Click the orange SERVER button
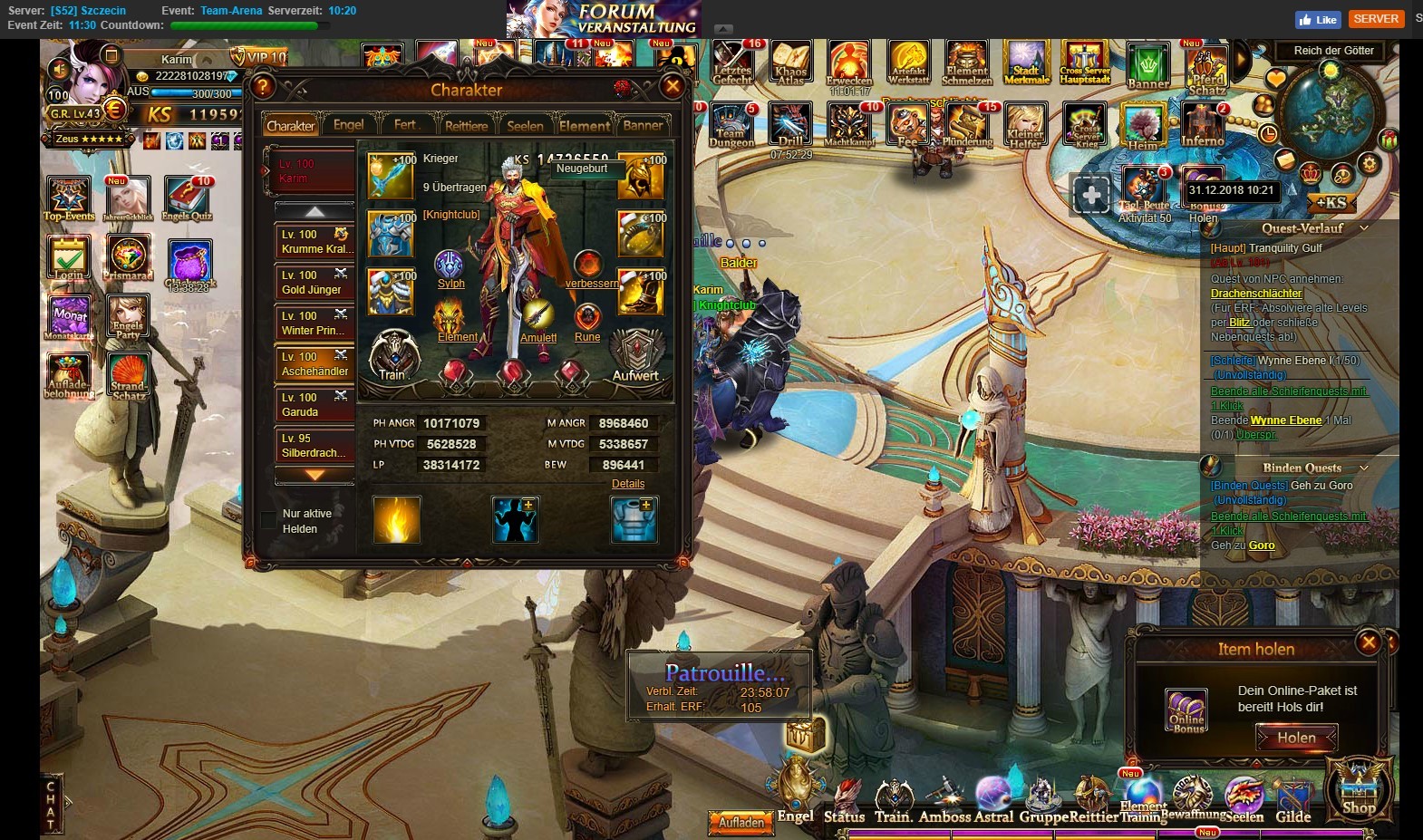Image resolution: width=1423 pixels, height=840 pixels. (1376, 19)
